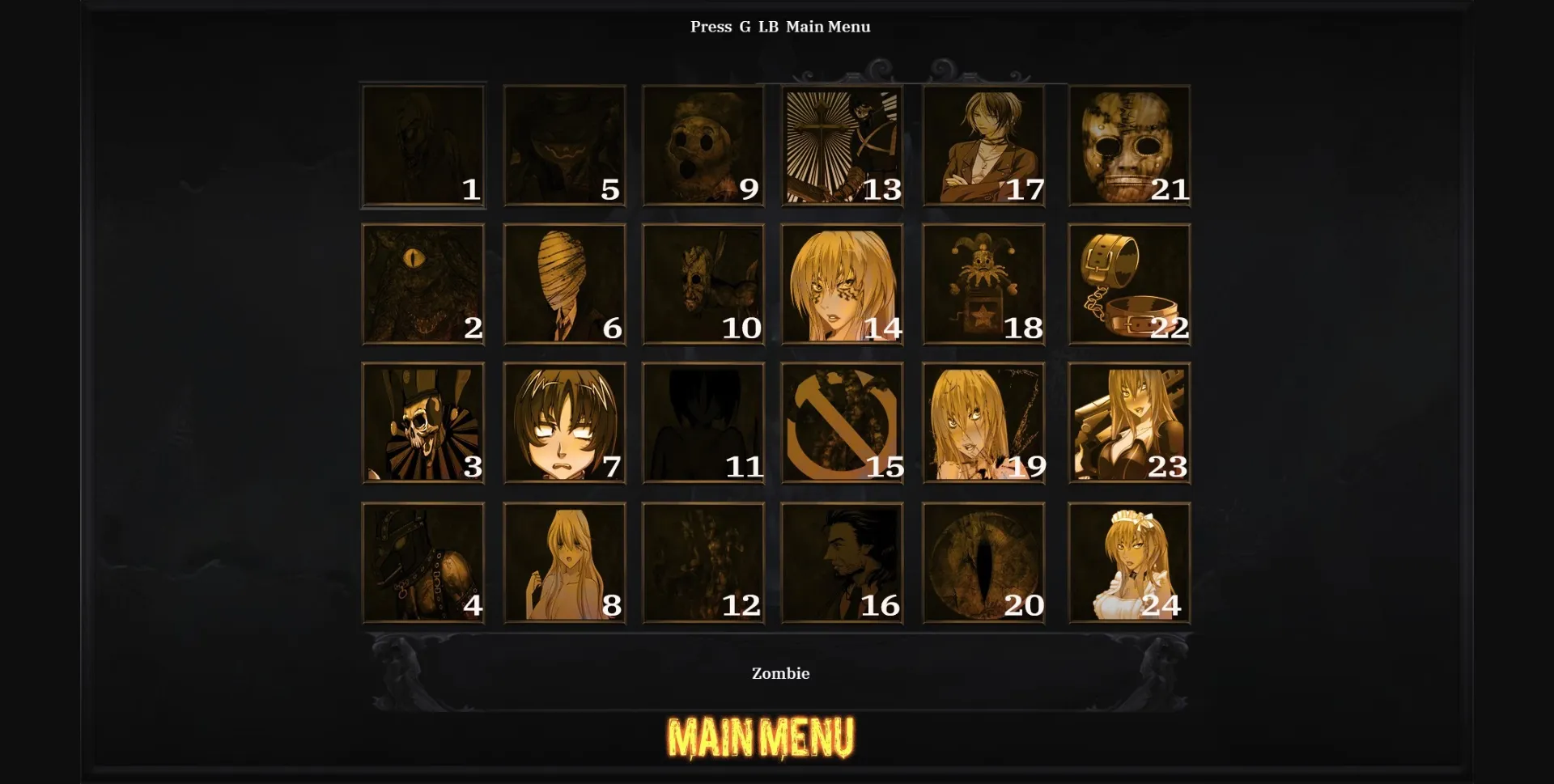
Task: Select zombie thumbnail number 1
Action: tap(423, 146)
